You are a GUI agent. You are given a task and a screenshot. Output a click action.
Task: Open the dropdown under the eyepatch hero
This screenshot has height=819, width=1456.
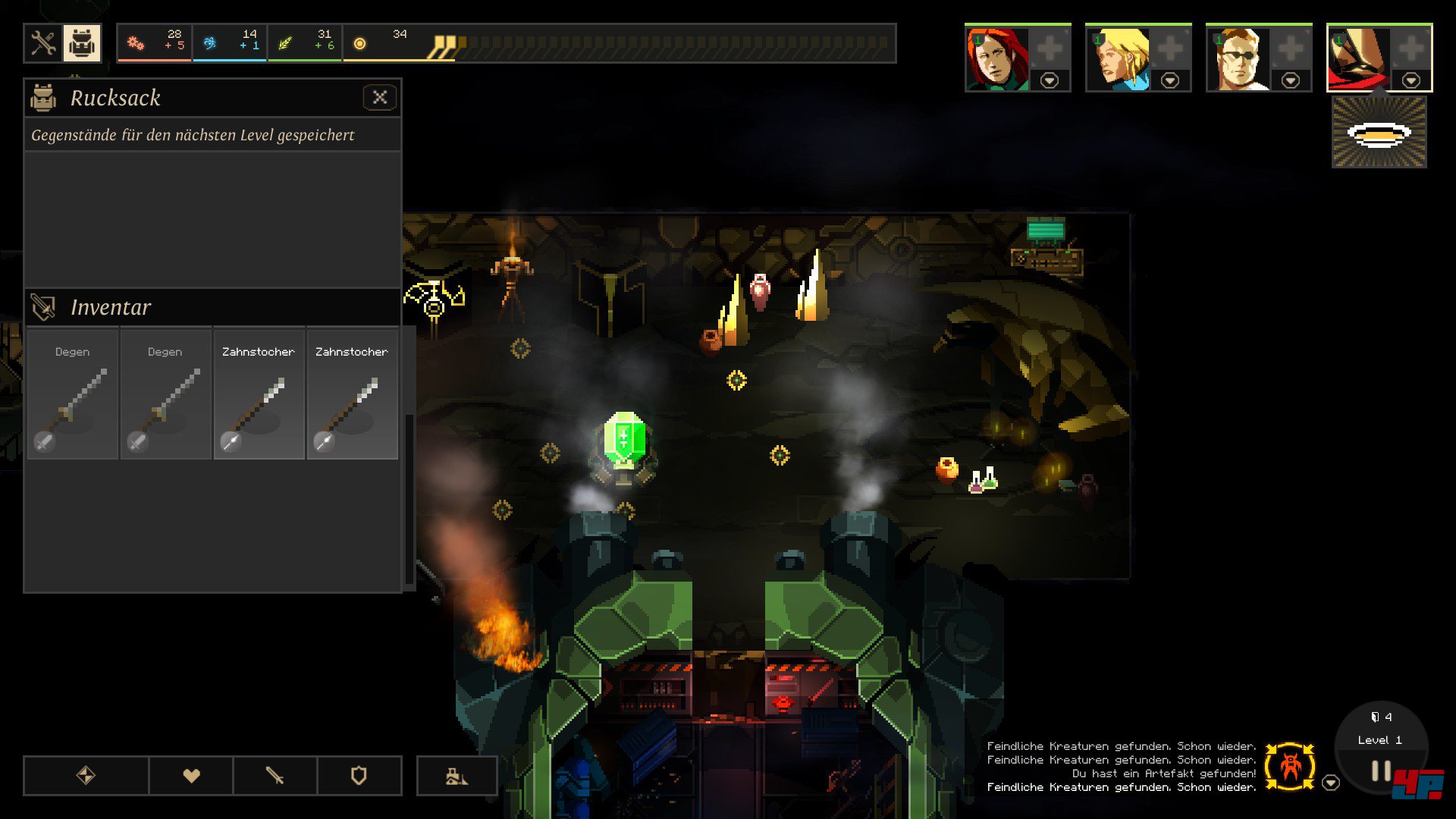coord(1291,80)
